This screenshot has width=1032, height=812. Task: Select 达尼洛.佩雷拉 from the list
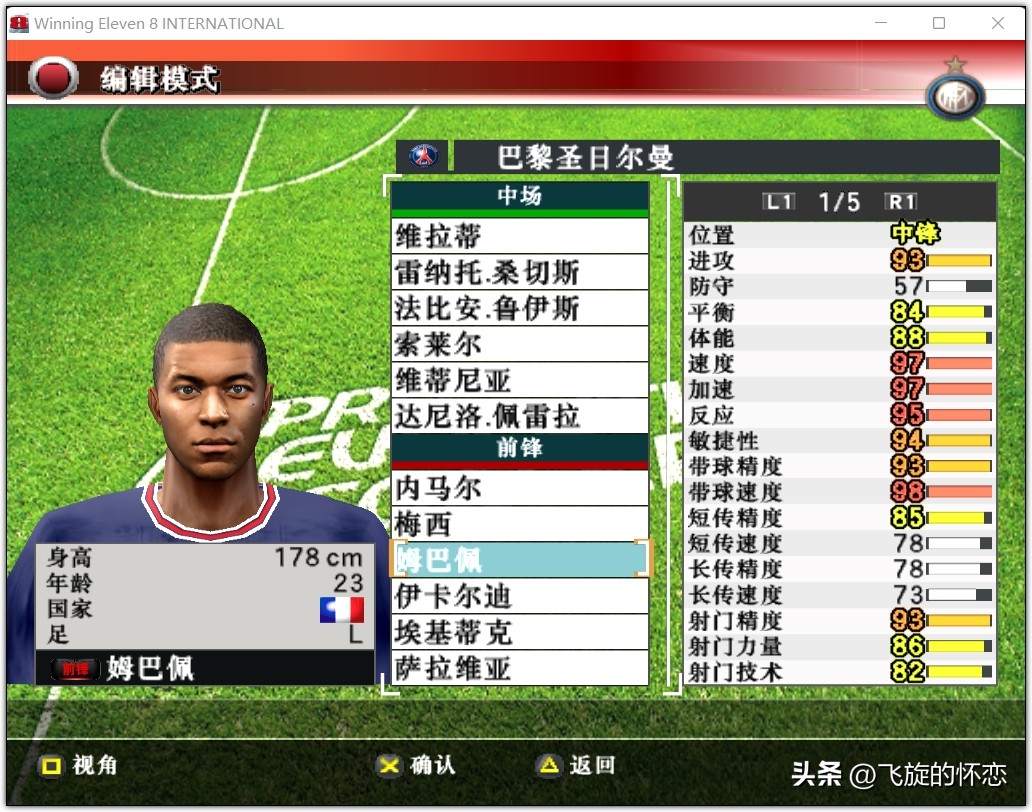pyautogui.click(x=519, y=416)
